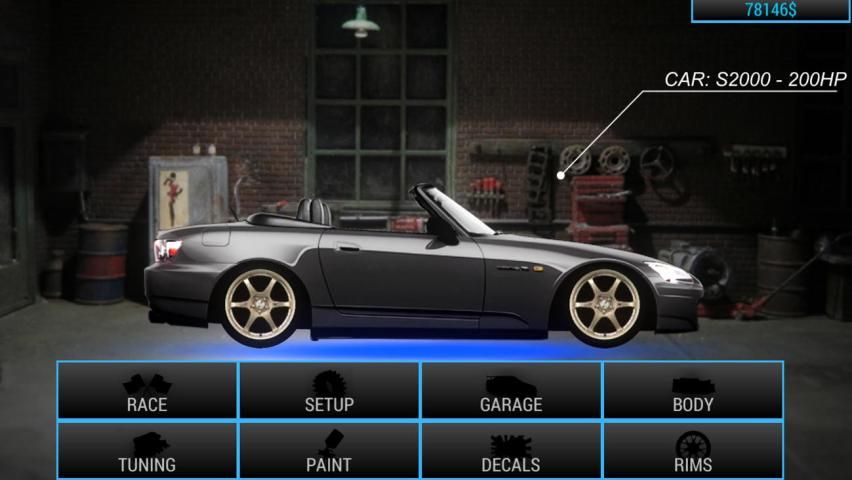Open the DECALS menu

511,451
